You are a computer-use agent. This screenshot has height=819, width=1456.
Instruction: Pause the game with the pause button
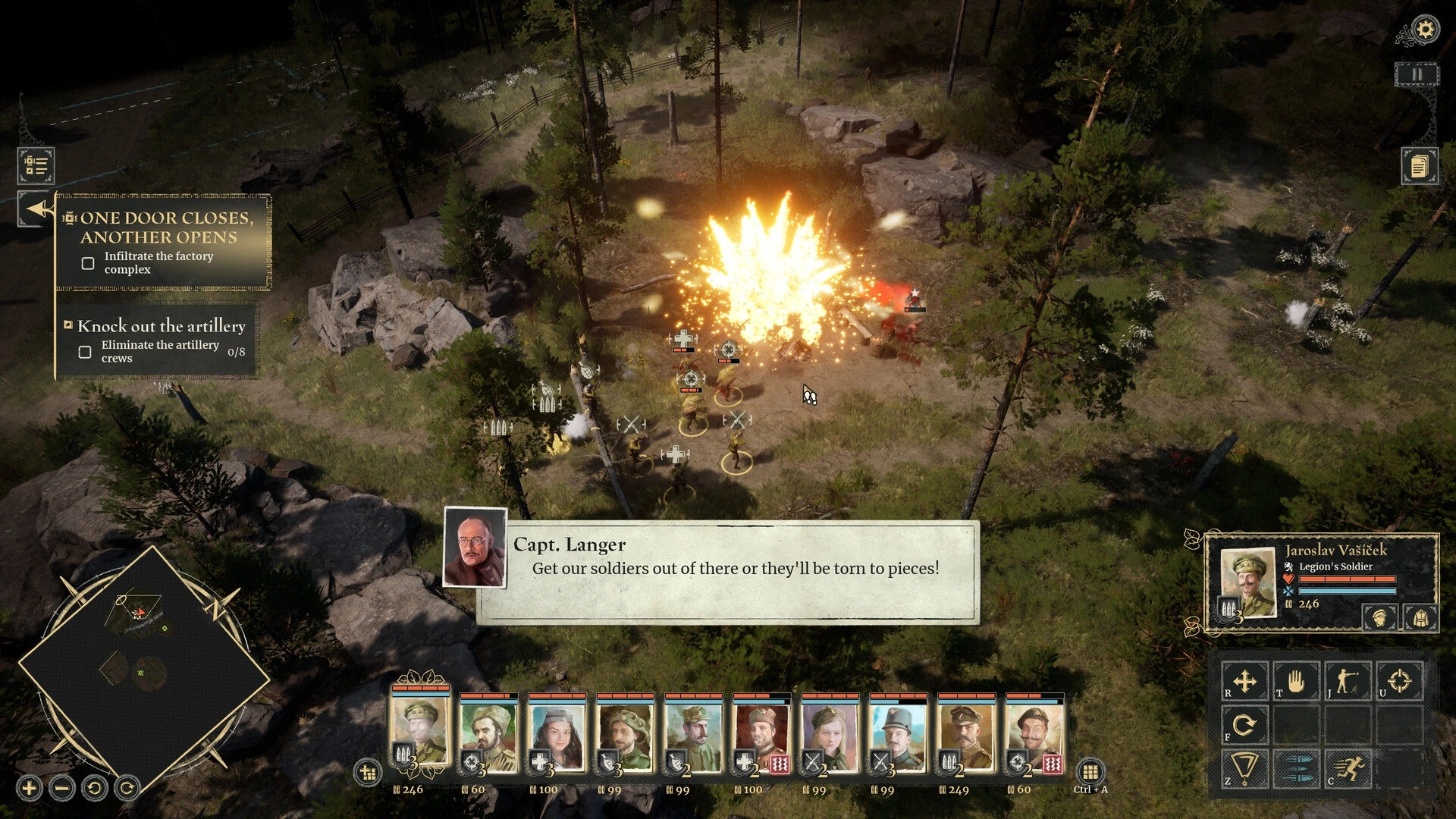click(1416, 74)
